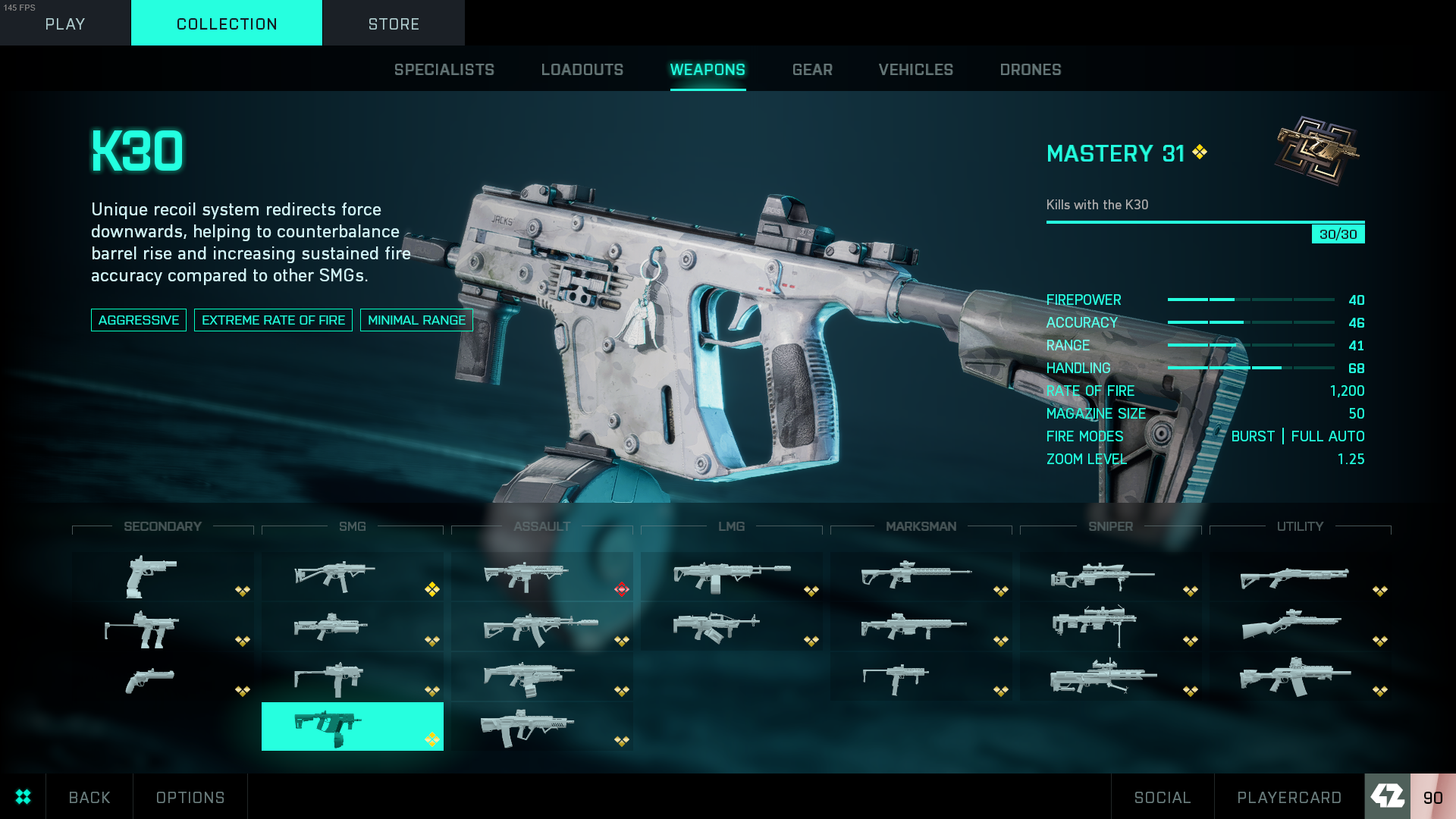The height and width of the screenshot is (819, 1456).
Task: Select the Collection tab
Action: (227, 24)
